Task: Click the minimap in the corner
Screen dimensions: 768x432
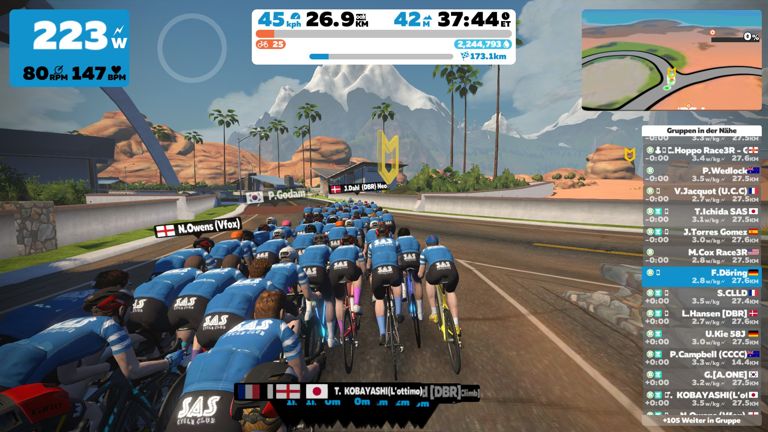Action: point(669,60)
